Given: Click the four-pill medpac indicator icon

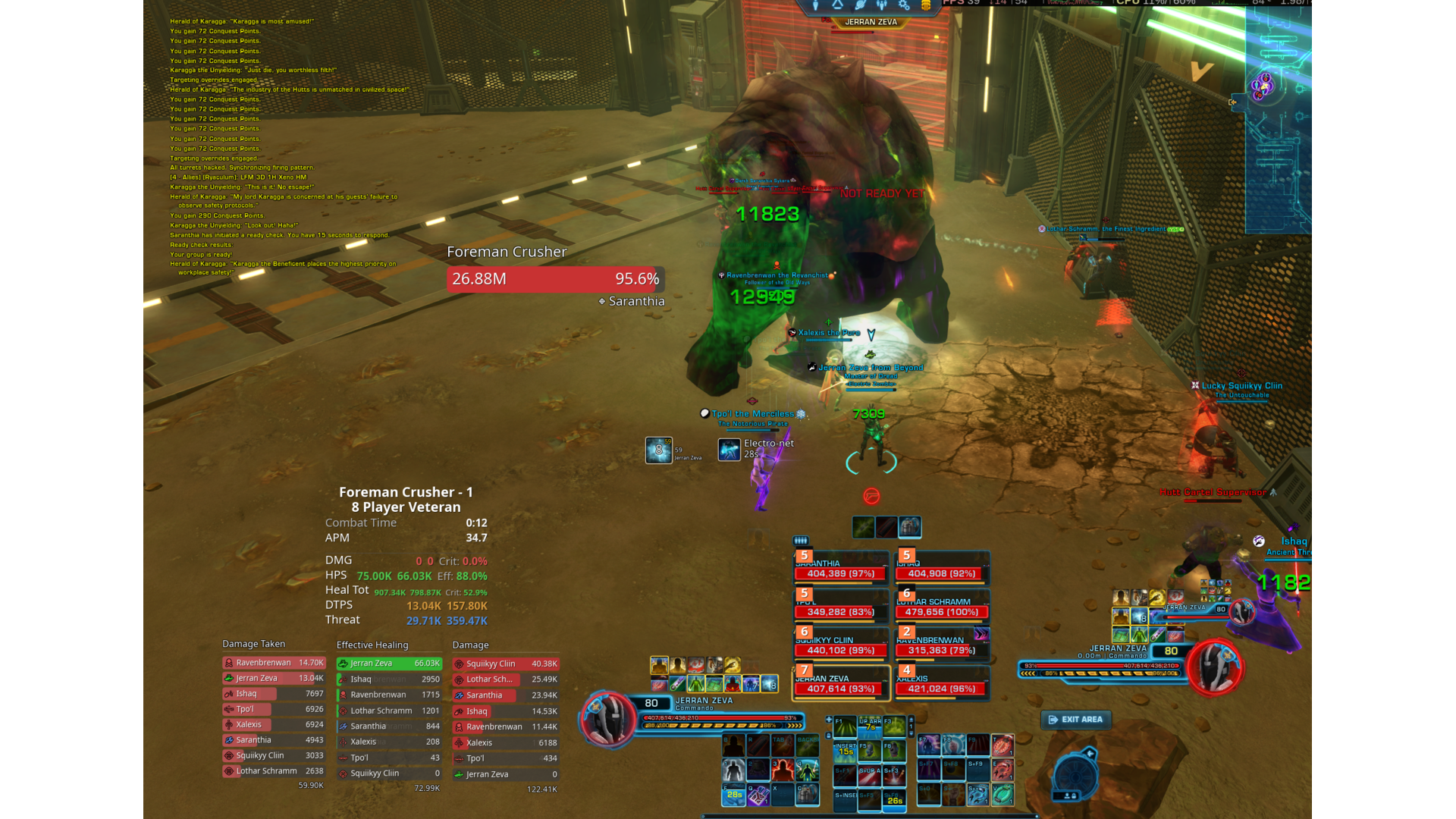Looking at the screenshot, I should (802, 541).
